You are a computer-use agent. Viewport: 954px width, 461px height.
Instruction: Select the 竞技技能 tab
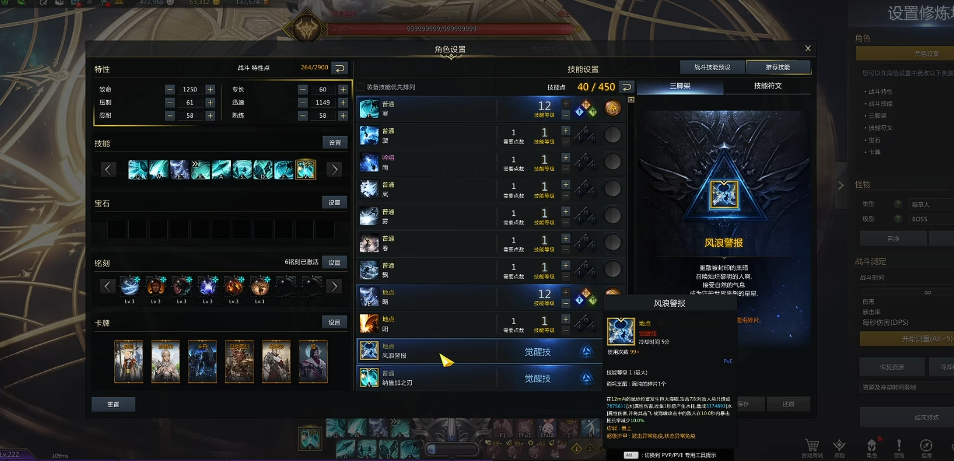click(778, 67)
